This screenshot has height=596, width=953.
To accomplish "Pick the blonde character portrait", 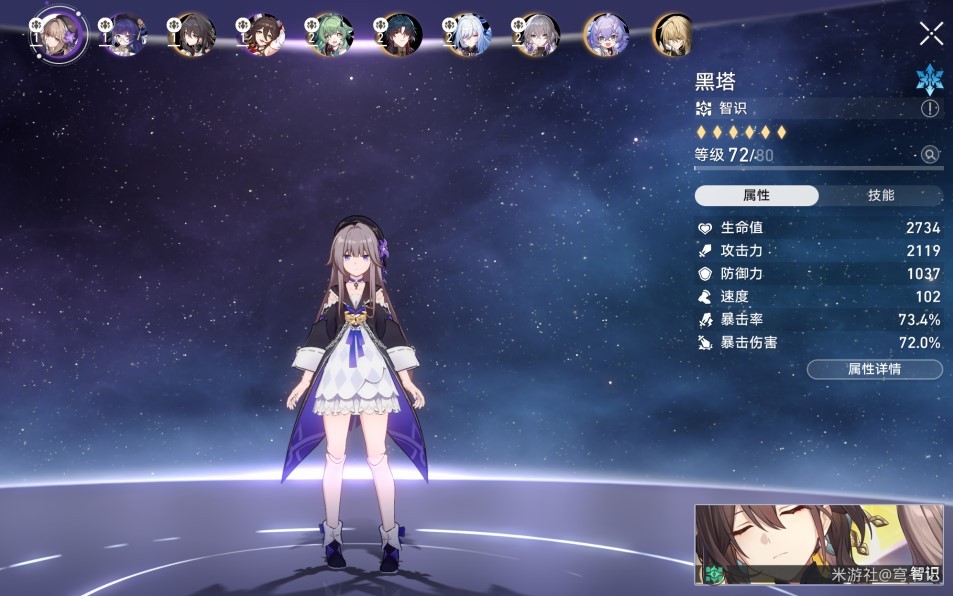I will click(673, 35).
